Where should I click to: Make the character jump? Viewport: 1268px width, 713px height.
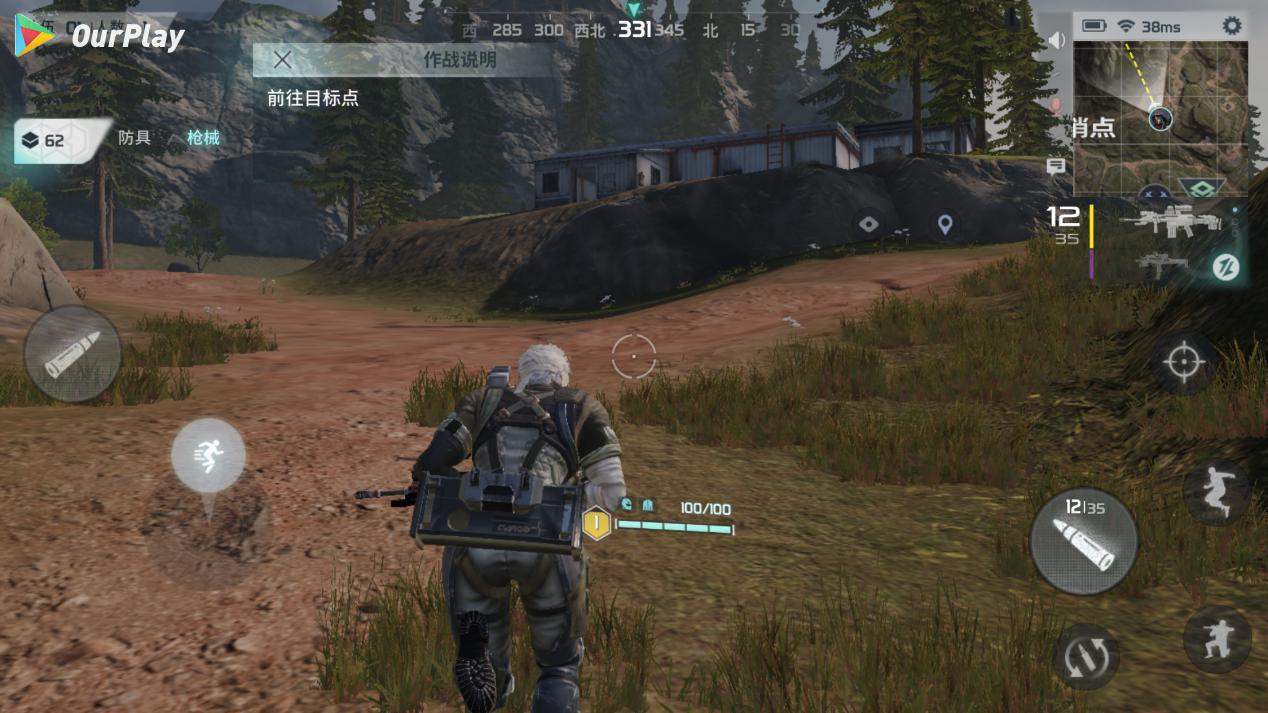coord(1216,491)
